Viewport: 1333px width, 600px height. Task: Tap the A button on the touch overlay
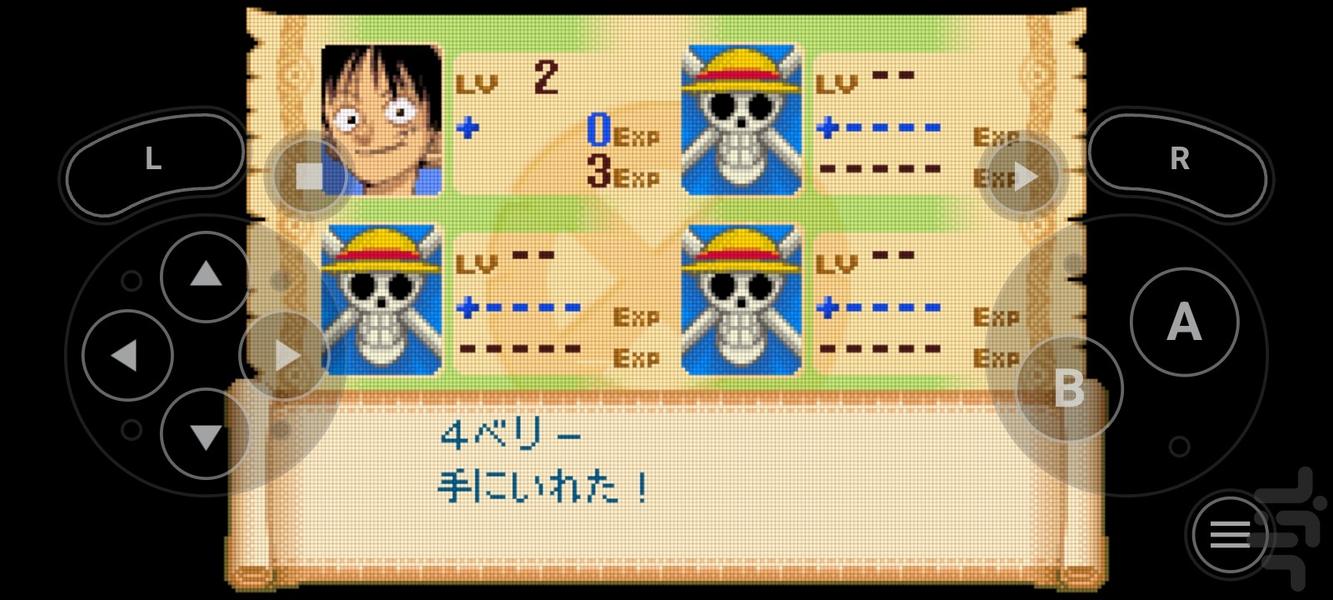1184,322
